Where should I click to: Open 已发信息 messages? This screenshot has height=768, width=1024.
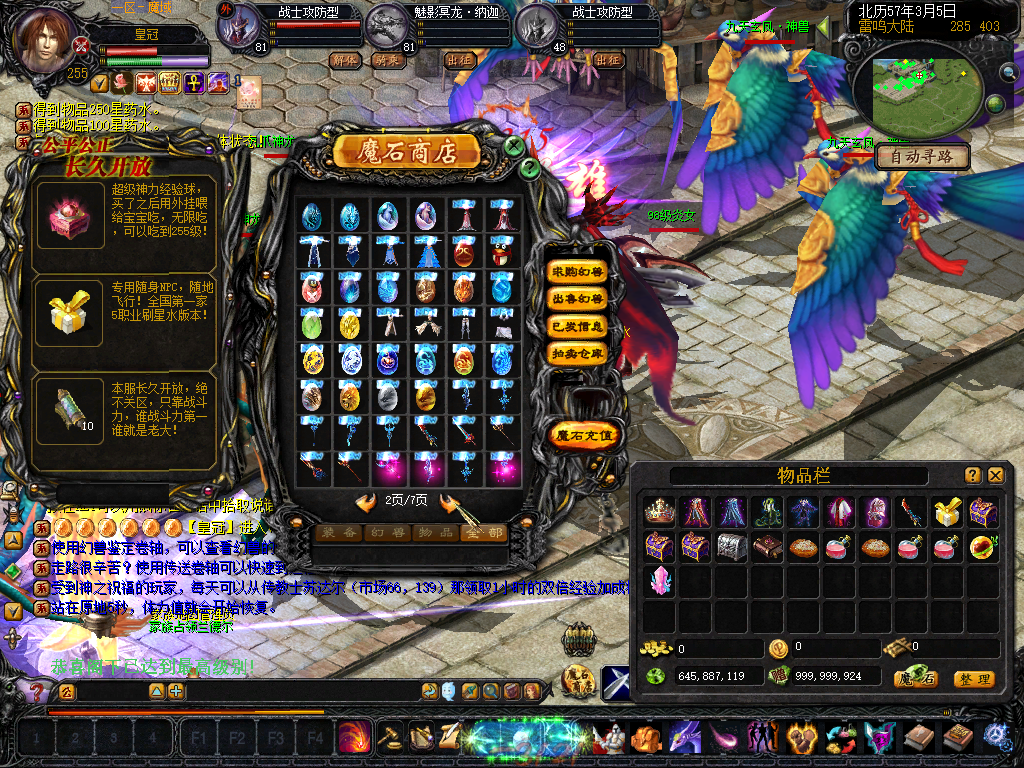pyautogui.click(x=577, y=326)
